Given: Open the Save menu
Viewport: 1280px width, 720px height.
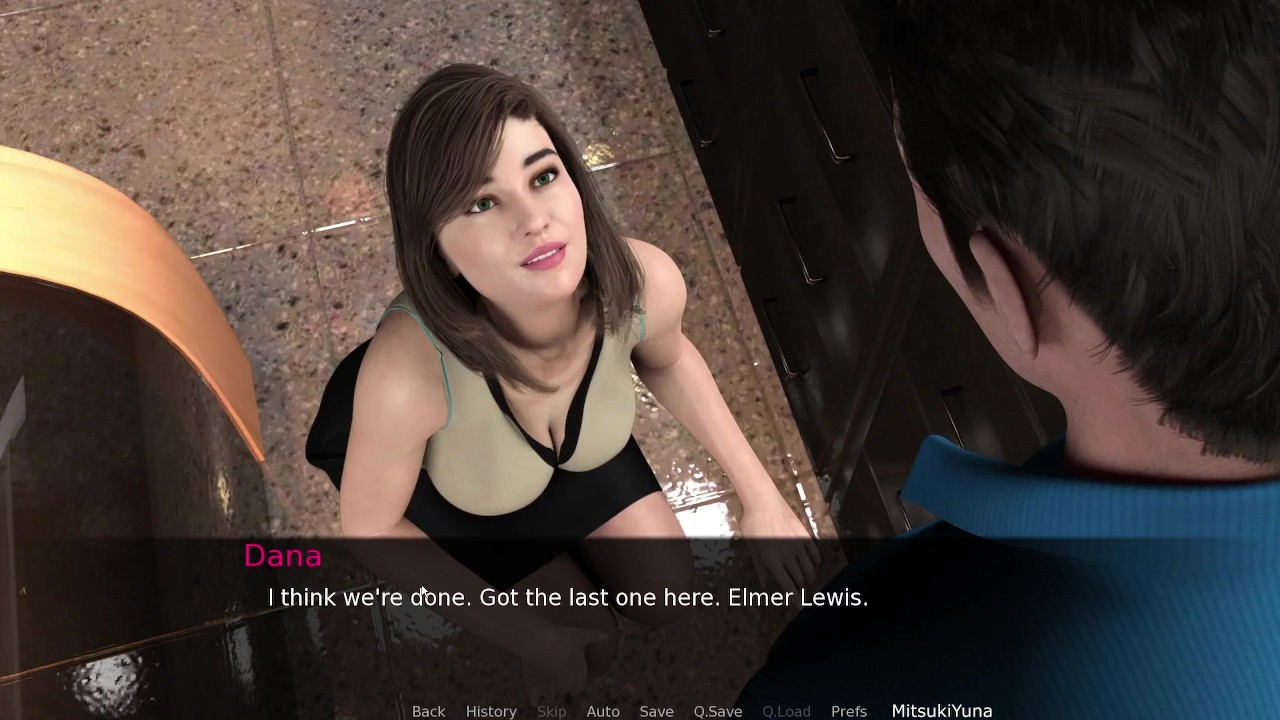Looking at the screenshot, I should pyautogui.click(x=656, y=711).
